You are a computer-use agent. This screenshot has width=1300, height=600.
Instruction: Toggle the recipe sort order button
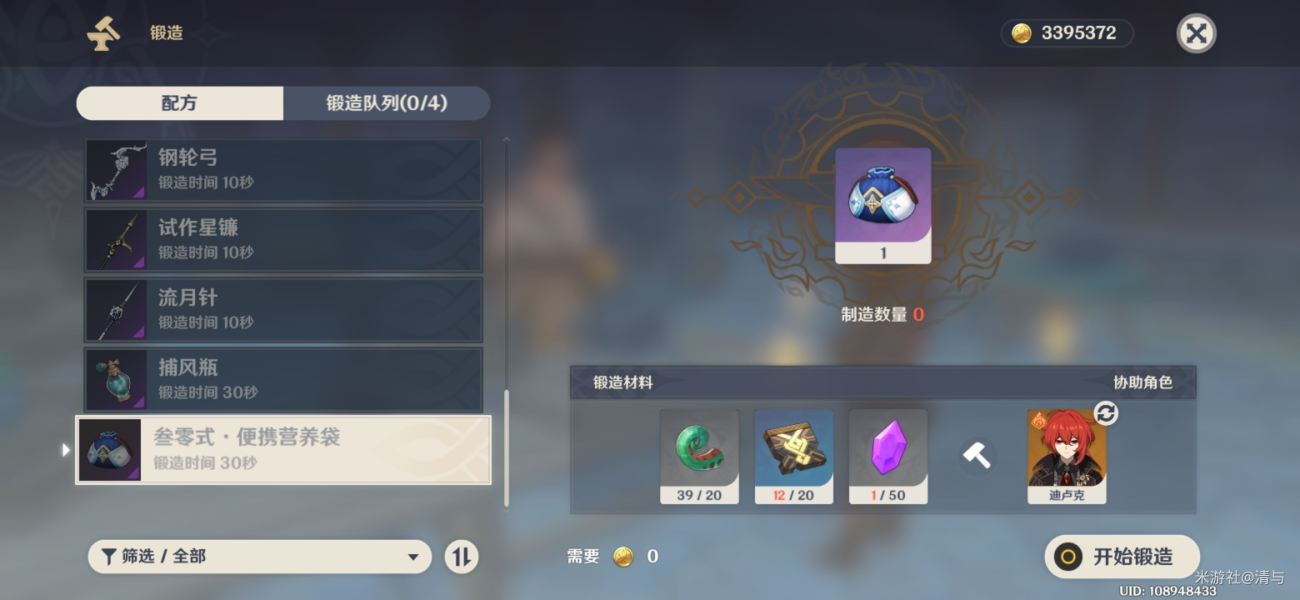point(461,557)
